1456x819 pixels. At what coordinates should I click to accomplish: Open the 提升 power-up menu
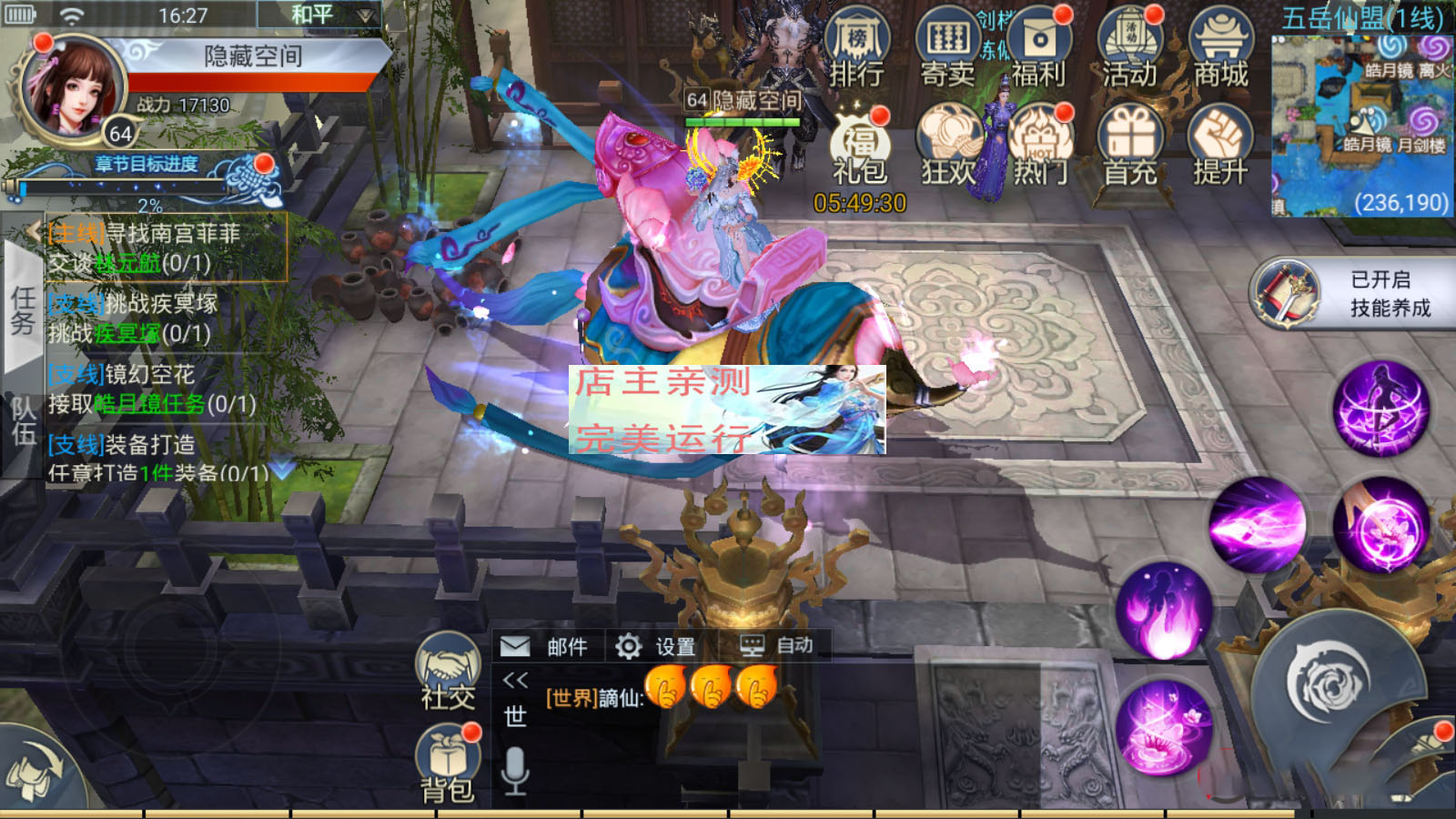point(1220,147)
